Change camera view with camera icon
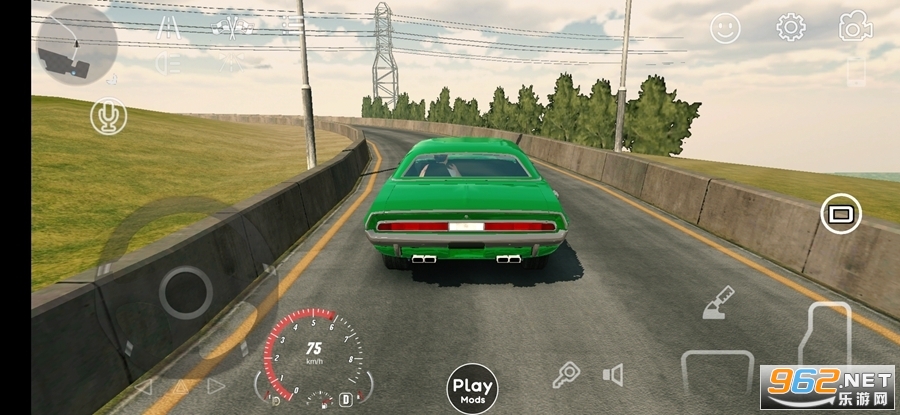Screen dimensions: 900x415 (855, 28)
